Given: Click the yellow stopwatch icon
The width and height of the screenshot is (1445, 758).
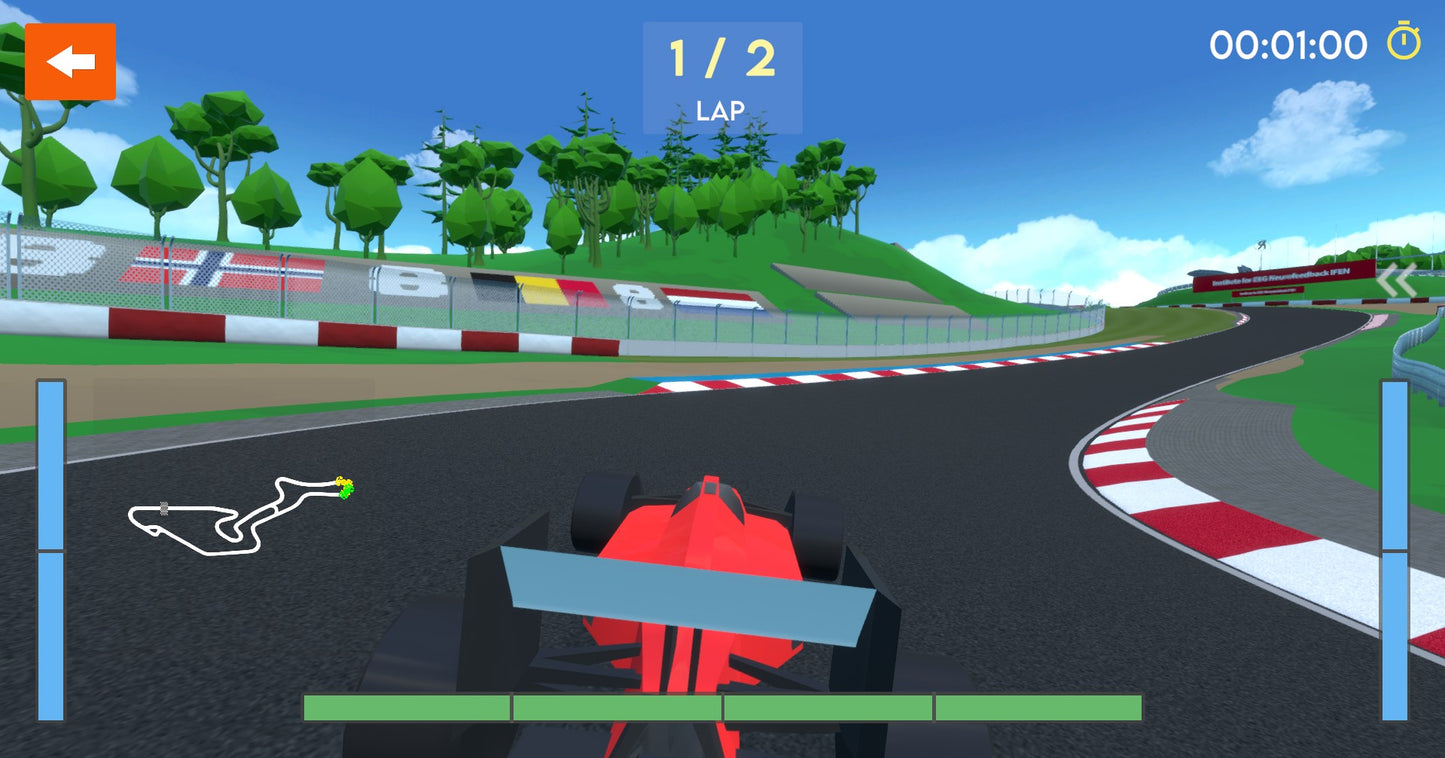Looking at the screenshot, I should click(1403, 43).
